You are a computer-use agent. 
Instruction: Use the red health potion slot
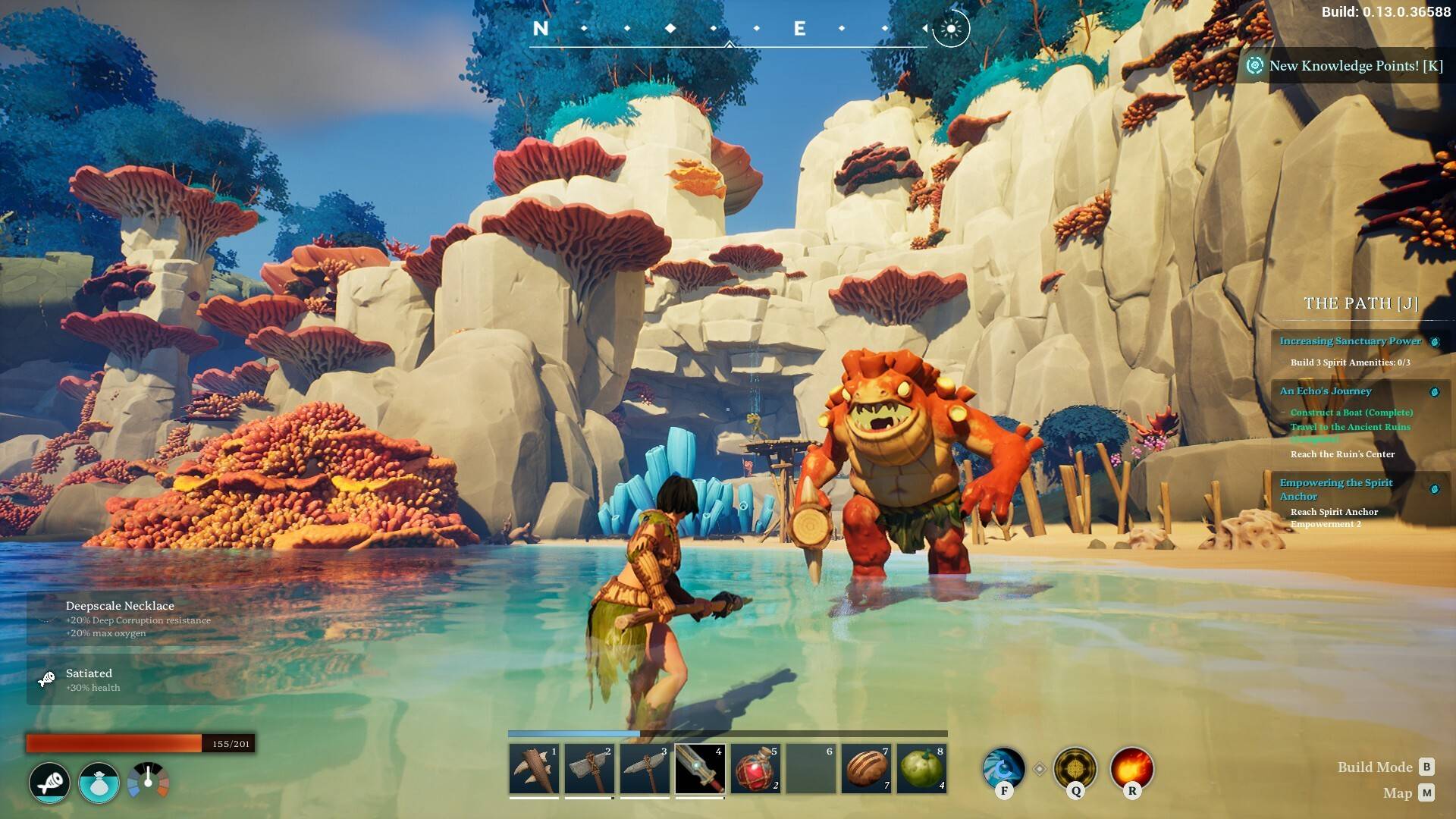(755, 769)
